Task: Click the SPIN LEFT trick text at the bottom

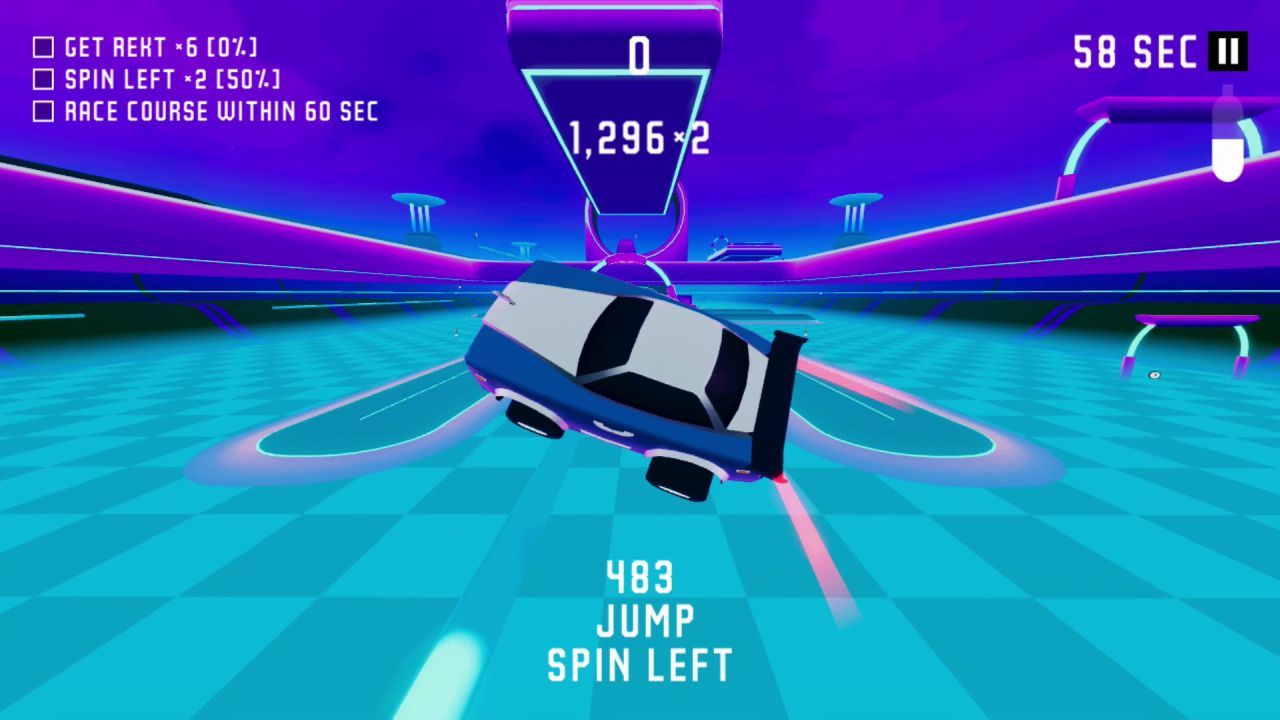Action: coord(639,661)
